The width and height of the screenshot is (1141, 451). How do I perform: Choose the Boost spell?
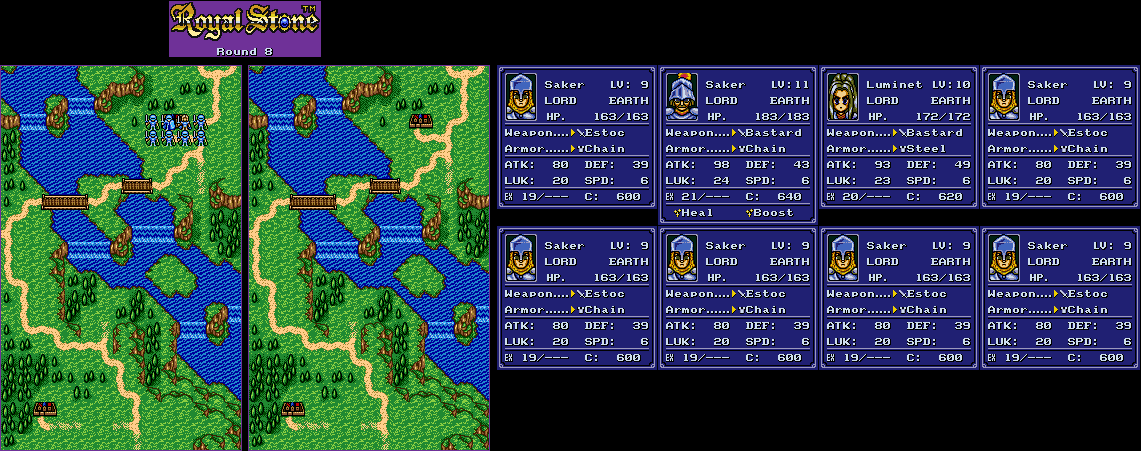coord(769,213)
